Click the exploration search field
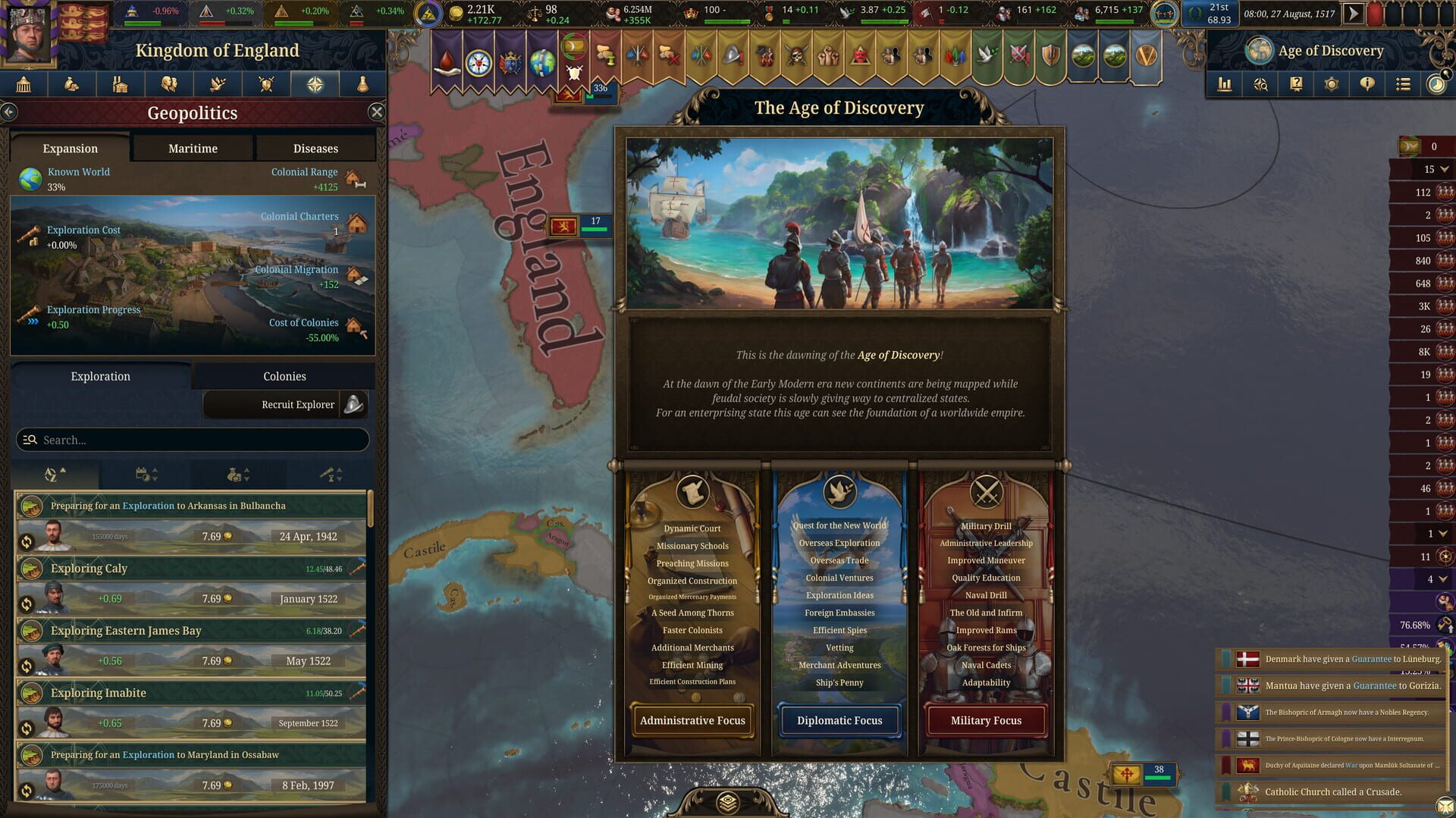The width and height of the screenshot is (1456, 818). [x=192, y=440]
